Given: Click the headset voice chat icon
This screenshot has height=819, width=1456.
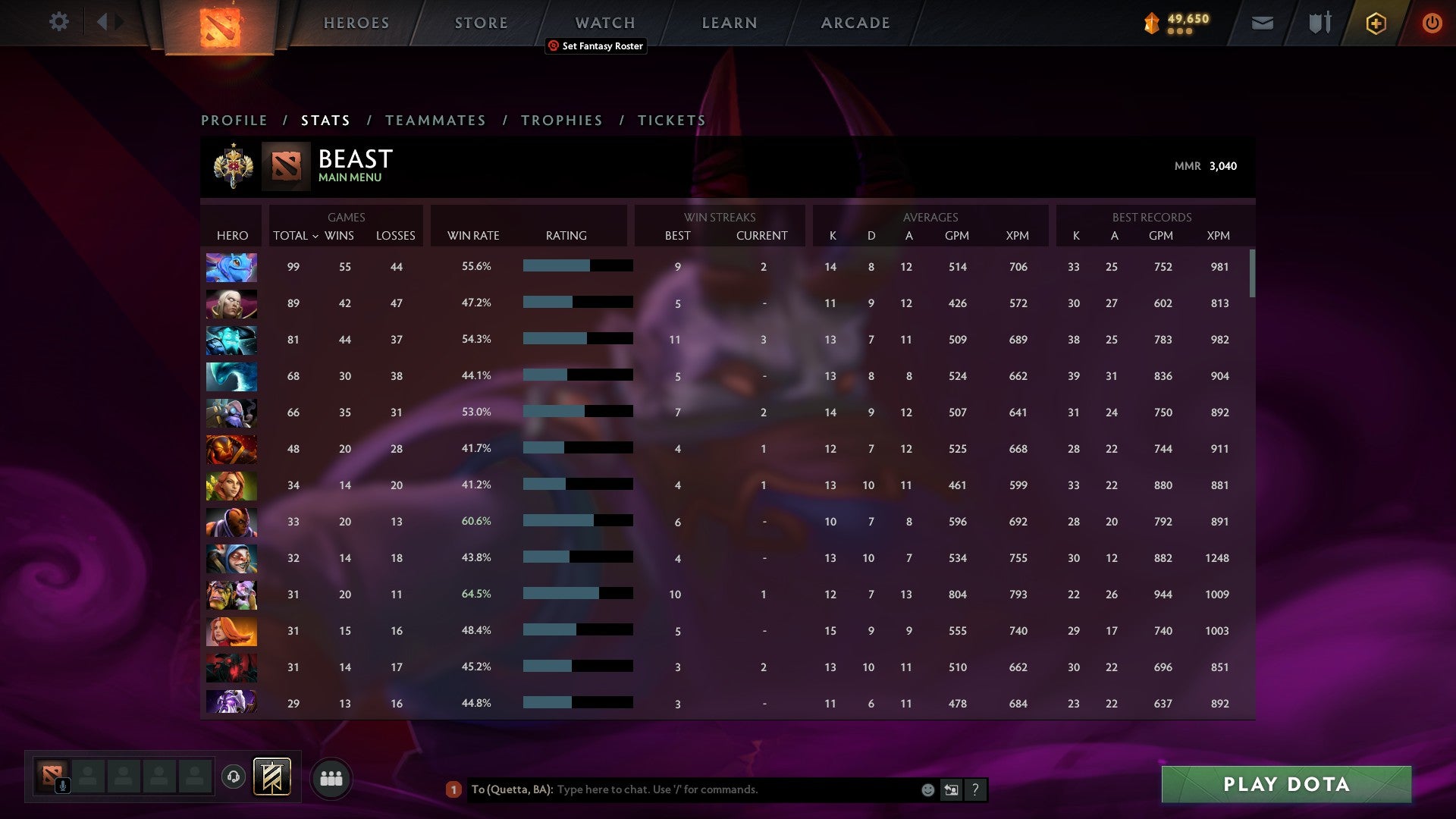Looking at the screenshot, I should [234, 777].
